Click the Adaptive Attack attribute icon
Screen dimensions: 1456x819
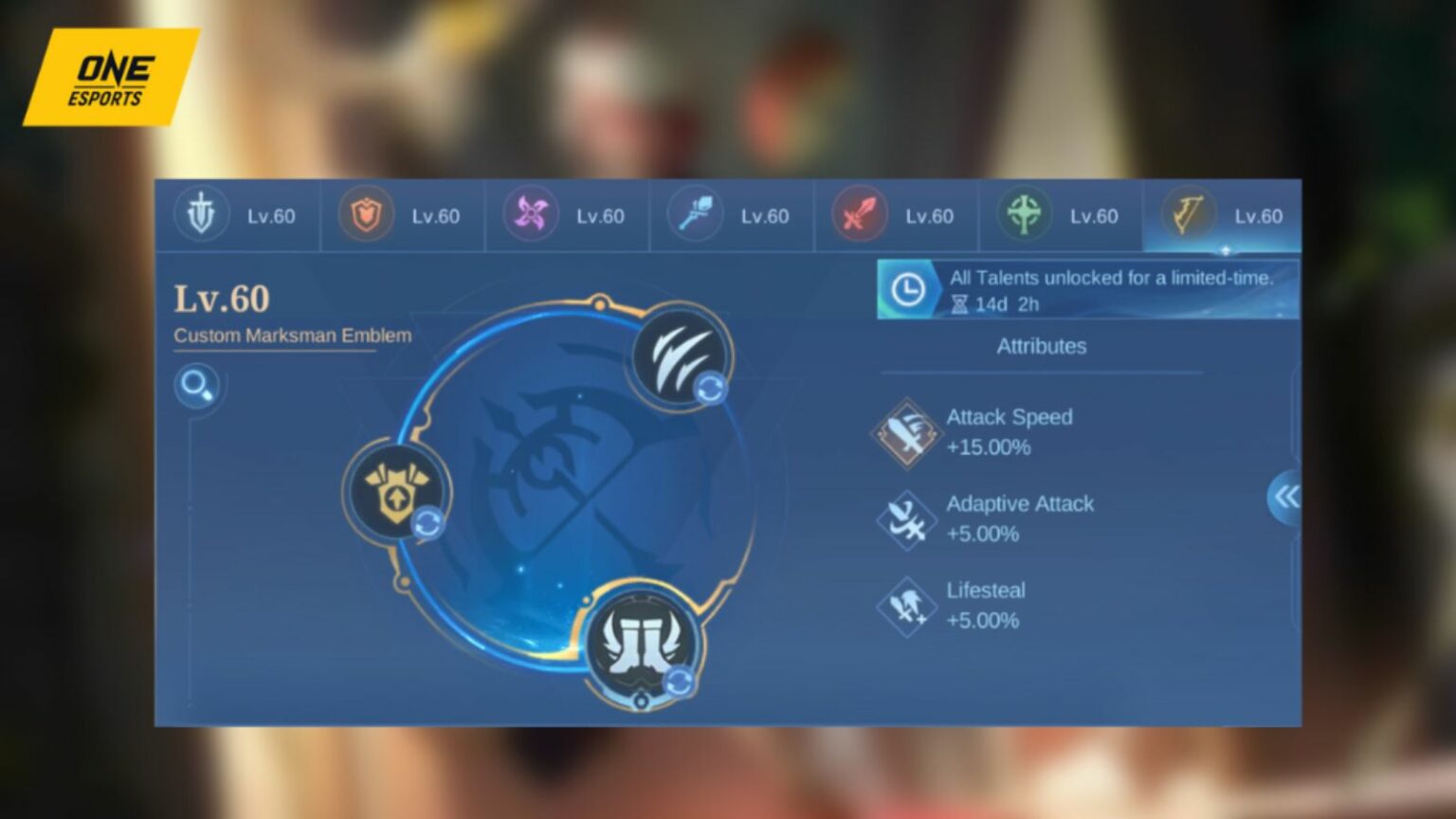click(906, 519)
